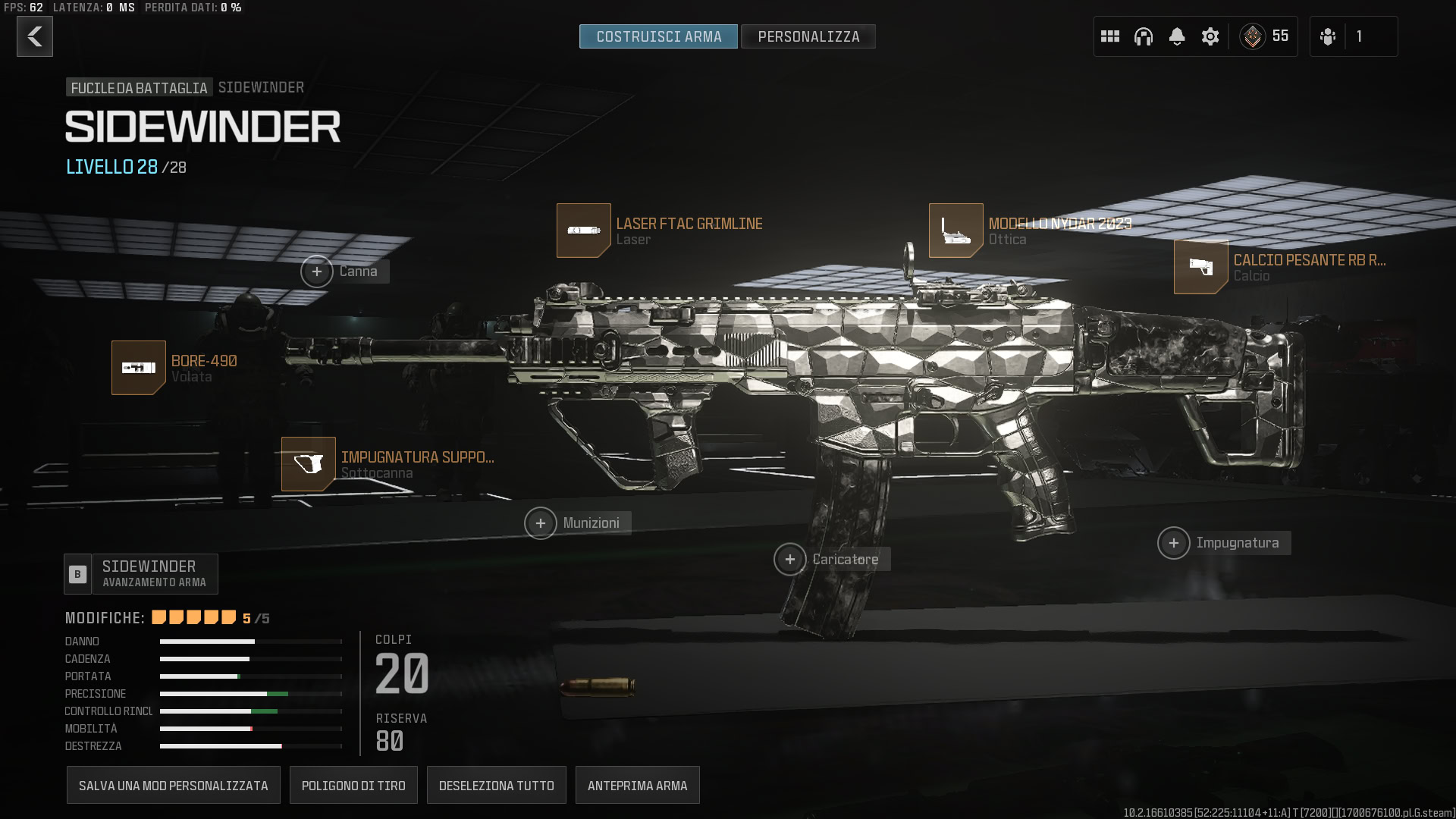Add an Impugnatura rear grip attachment
Viewport: 1456px width, 819px height.
(1174, 543)
